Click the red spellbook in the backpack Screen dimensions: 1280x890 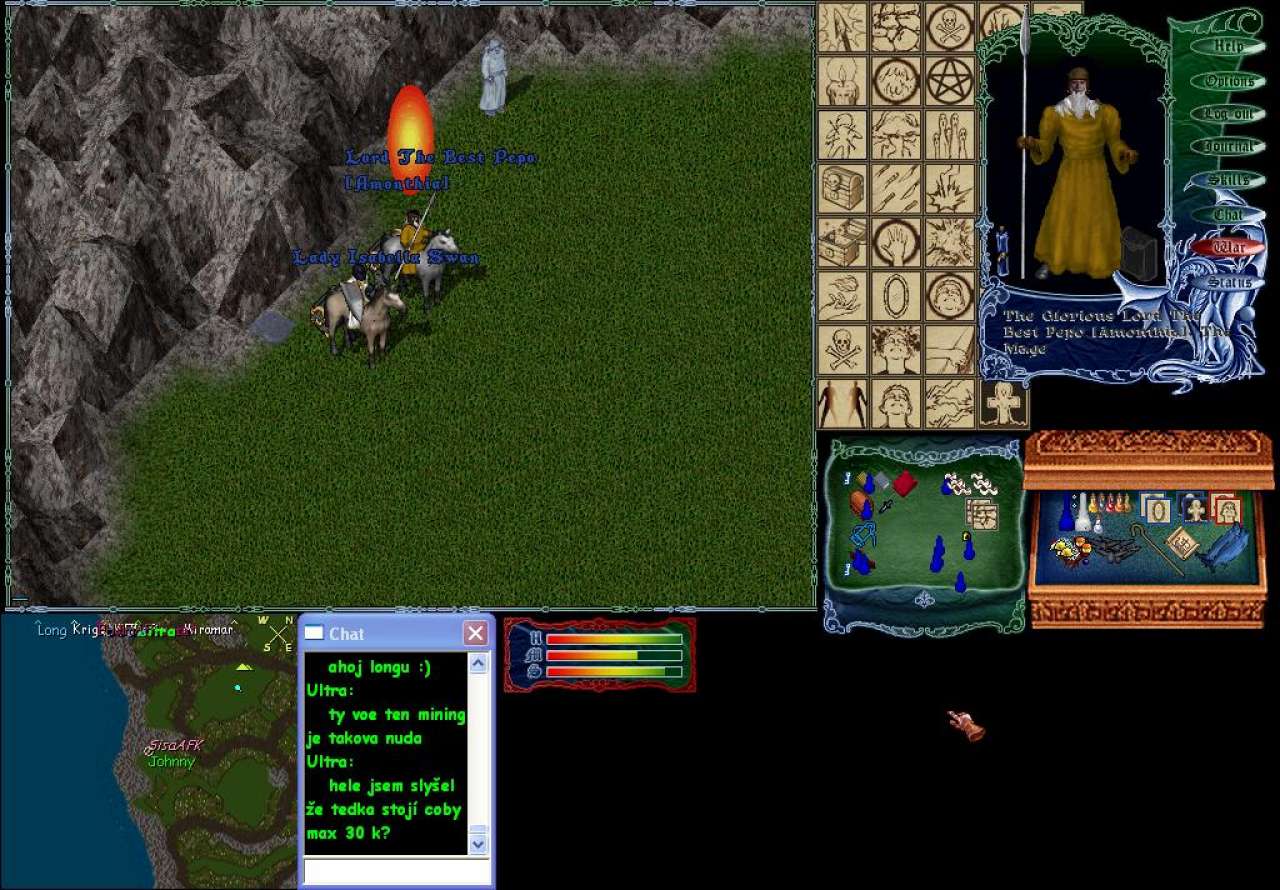pyautogui.click(x=904, y=484)
